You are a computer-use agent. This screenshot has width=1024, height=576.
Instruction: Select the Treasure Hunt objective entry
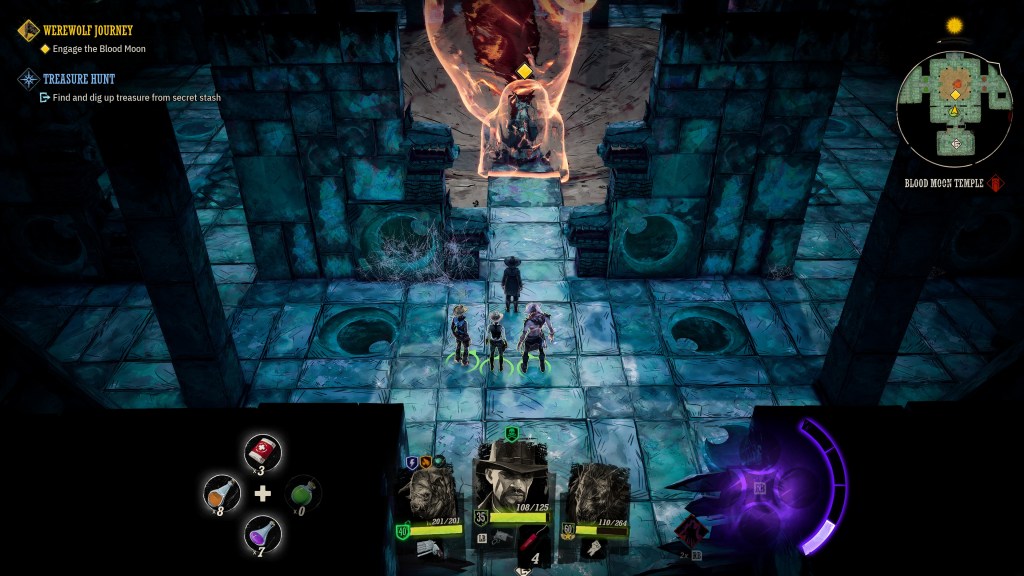(80, 78)
